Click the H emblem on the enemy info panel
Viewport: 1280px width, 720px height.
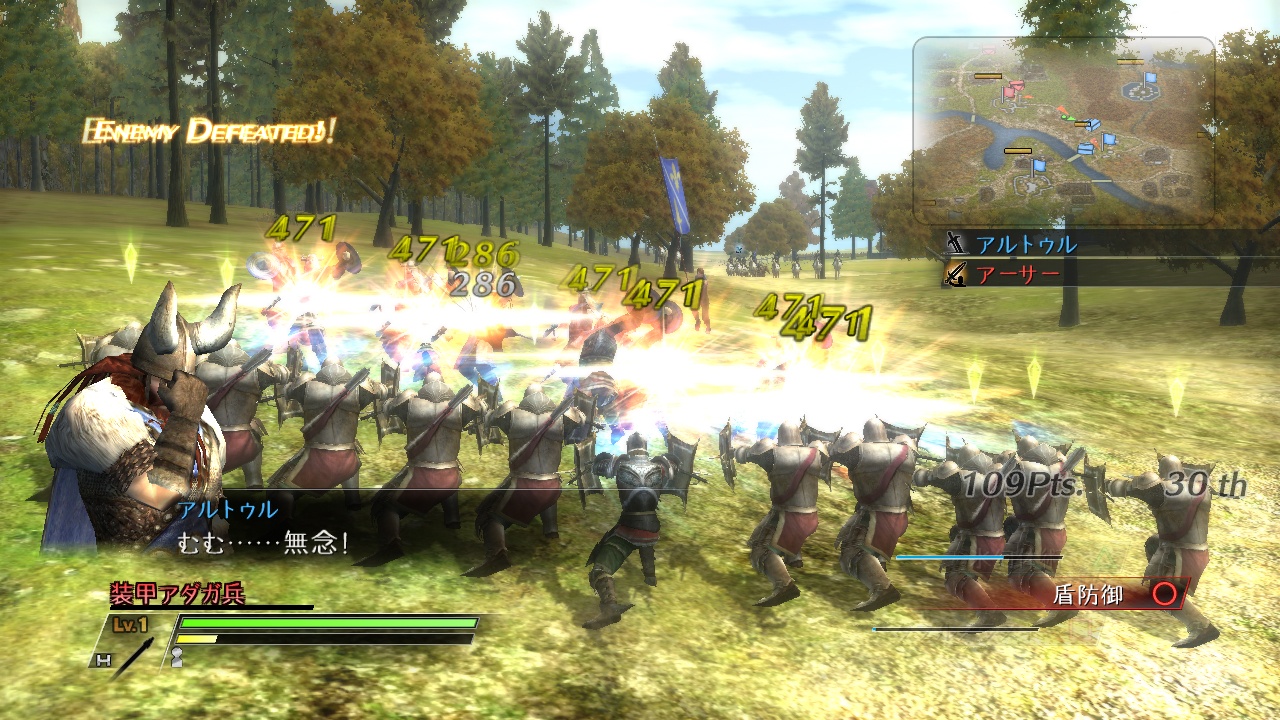104,660
